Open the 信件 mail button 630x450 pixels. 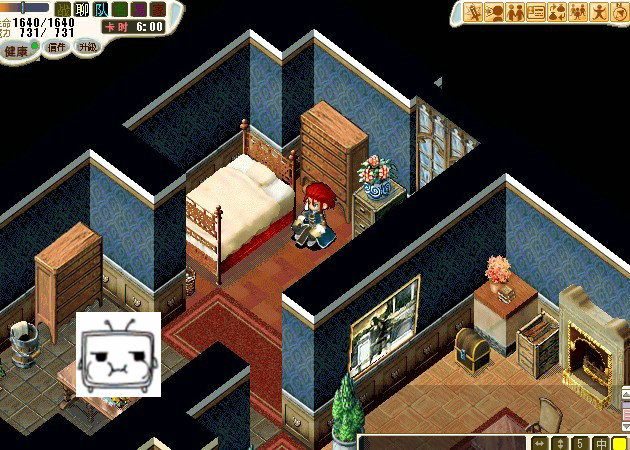56,48
